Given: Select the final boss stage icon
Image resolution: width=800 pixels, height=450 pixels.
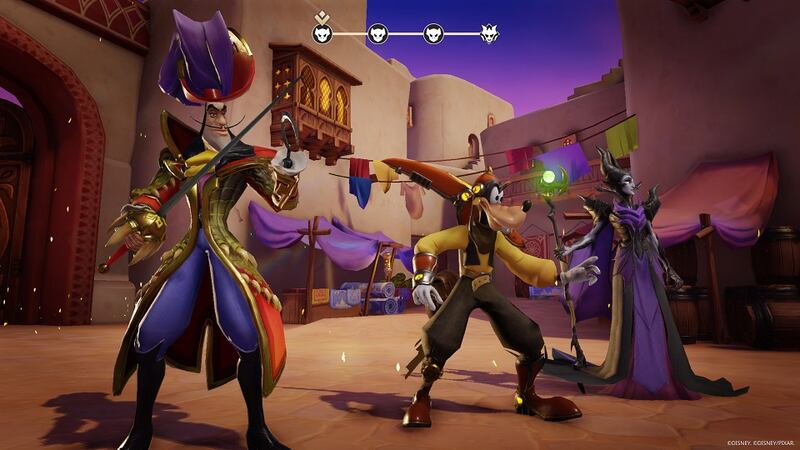Looking at the screenshot, I should (489, 34).
